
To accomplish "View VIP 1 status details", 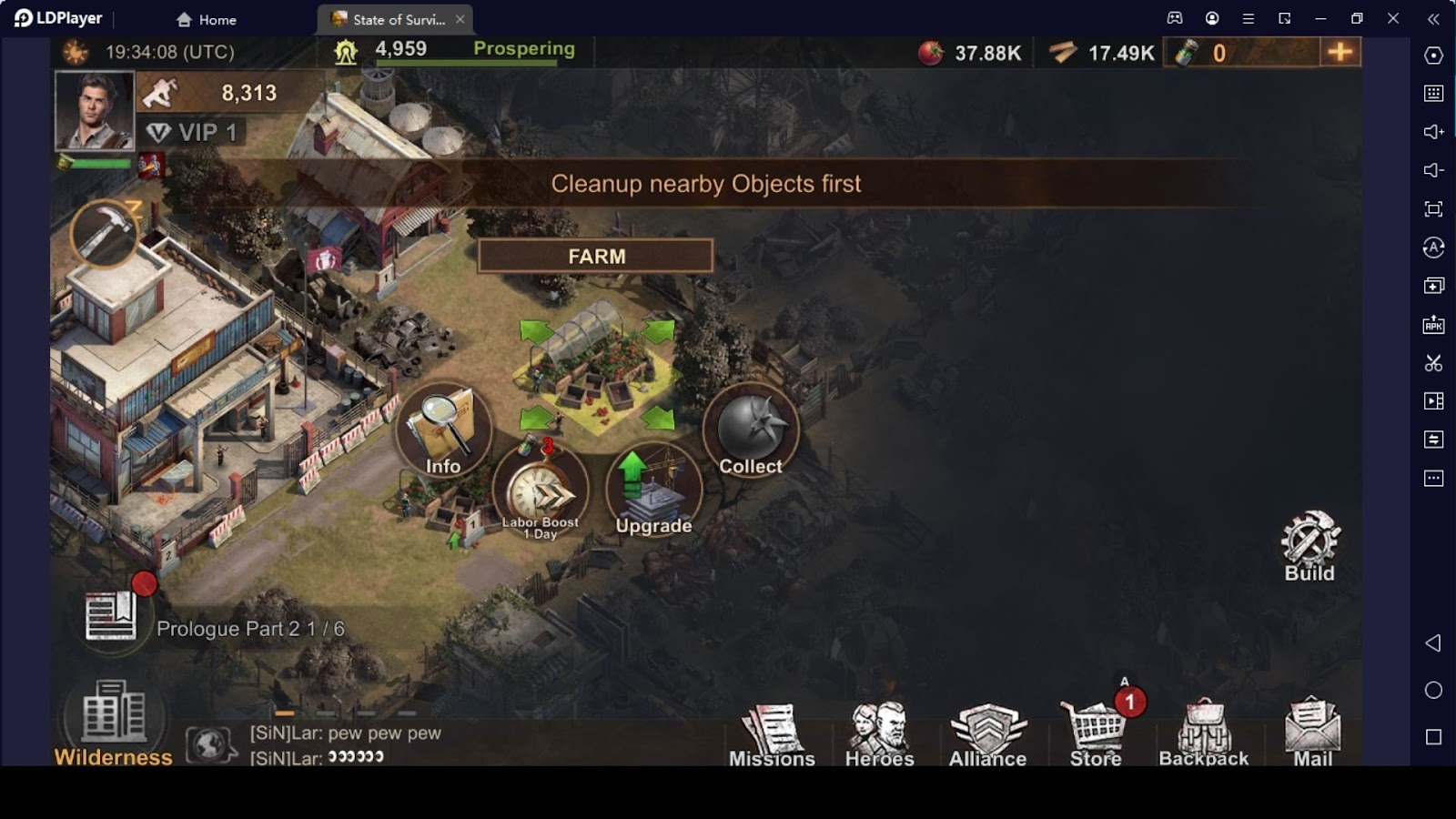I will tap(193, 133).
